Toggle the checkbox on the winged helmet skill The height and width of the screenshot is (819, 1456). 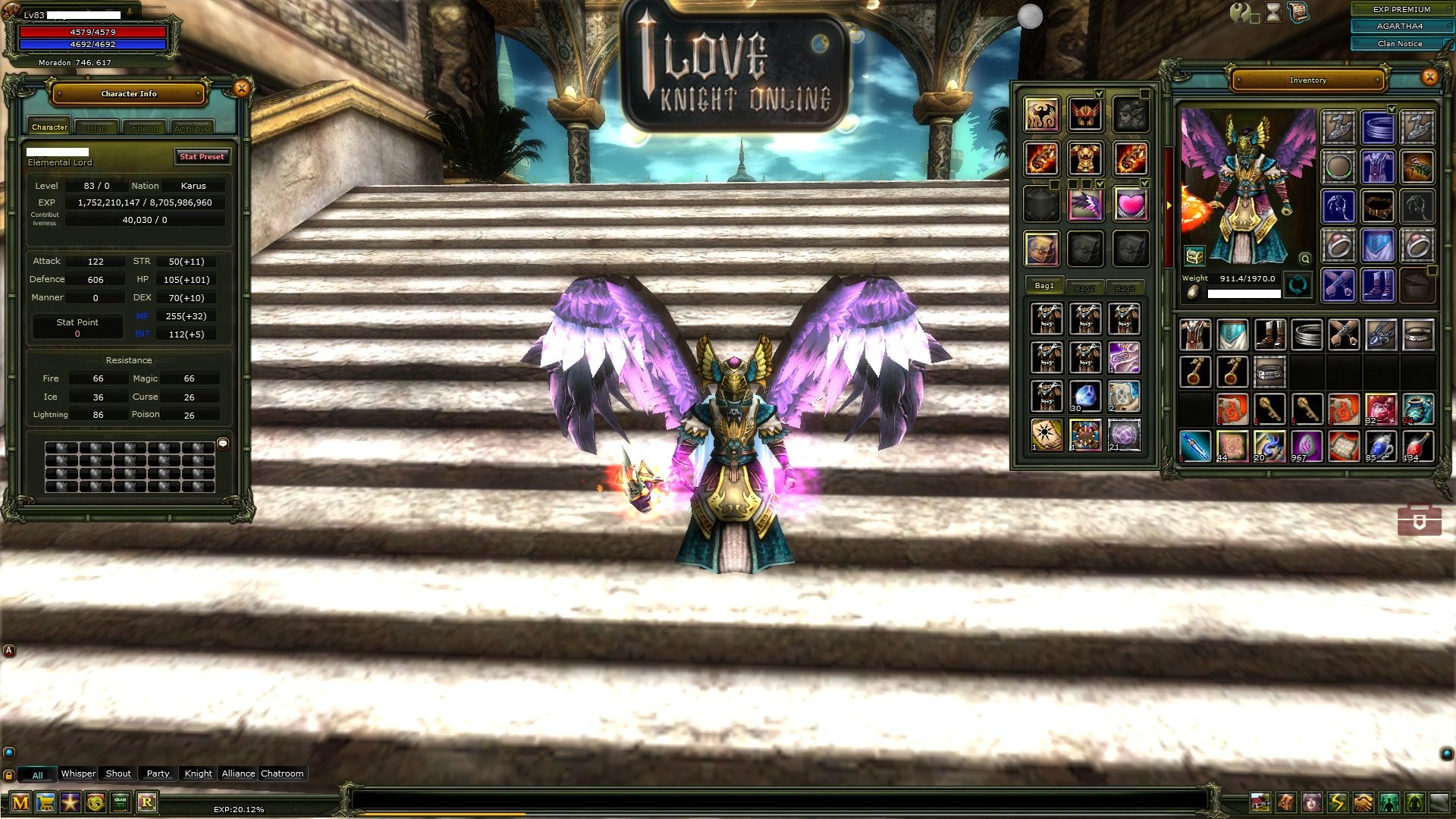pyautogui.click(x=1099, y=94)
